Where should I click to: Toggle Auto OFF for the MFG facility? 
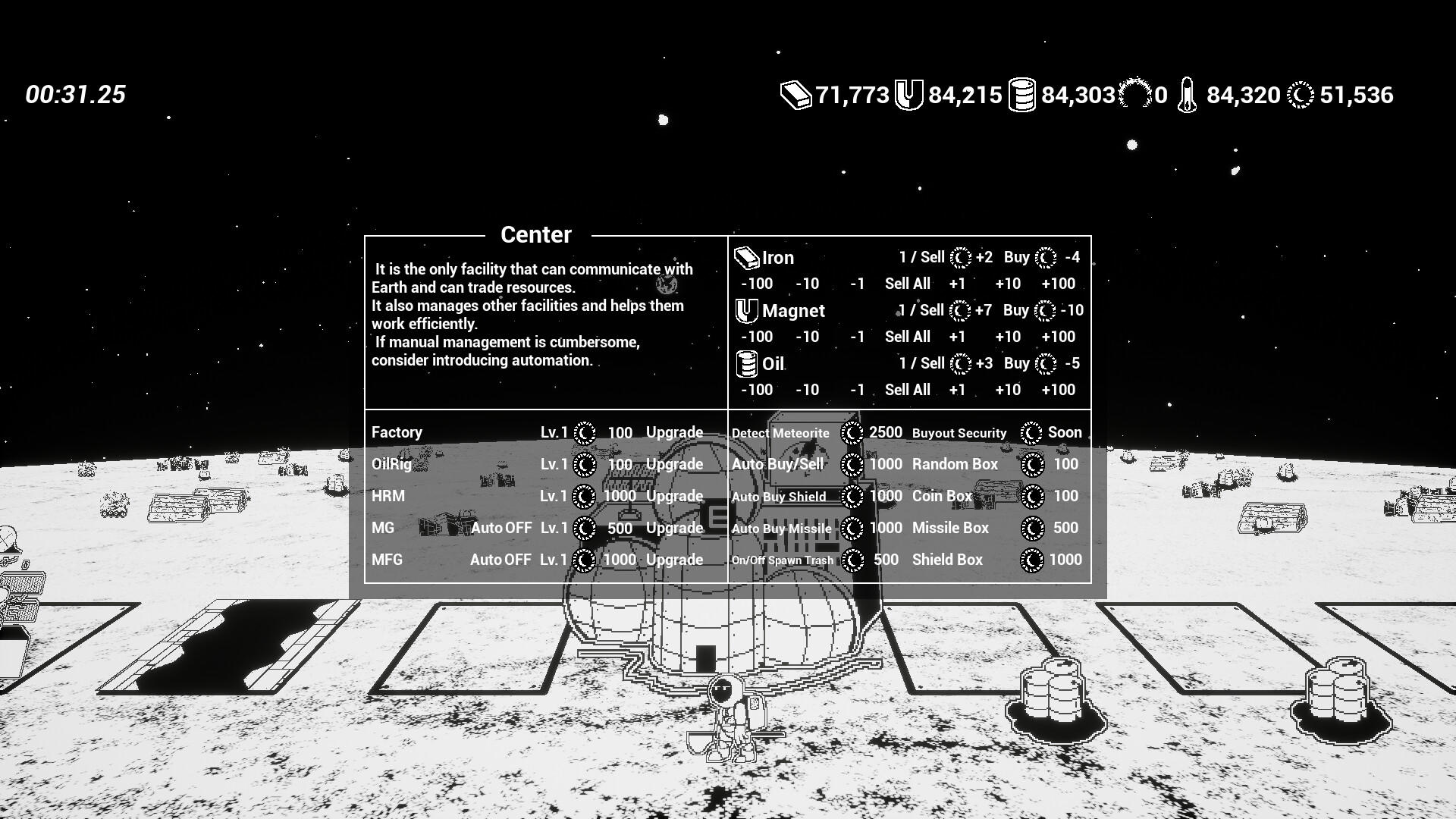[x=500, y=560]
